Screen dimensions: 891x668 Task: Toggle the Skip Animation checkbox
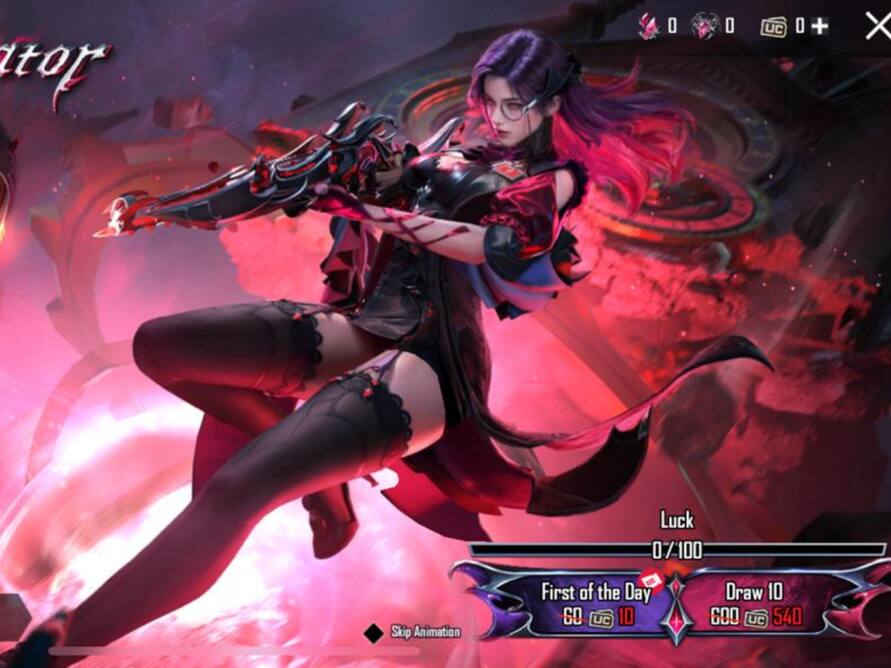coord(373,633)
